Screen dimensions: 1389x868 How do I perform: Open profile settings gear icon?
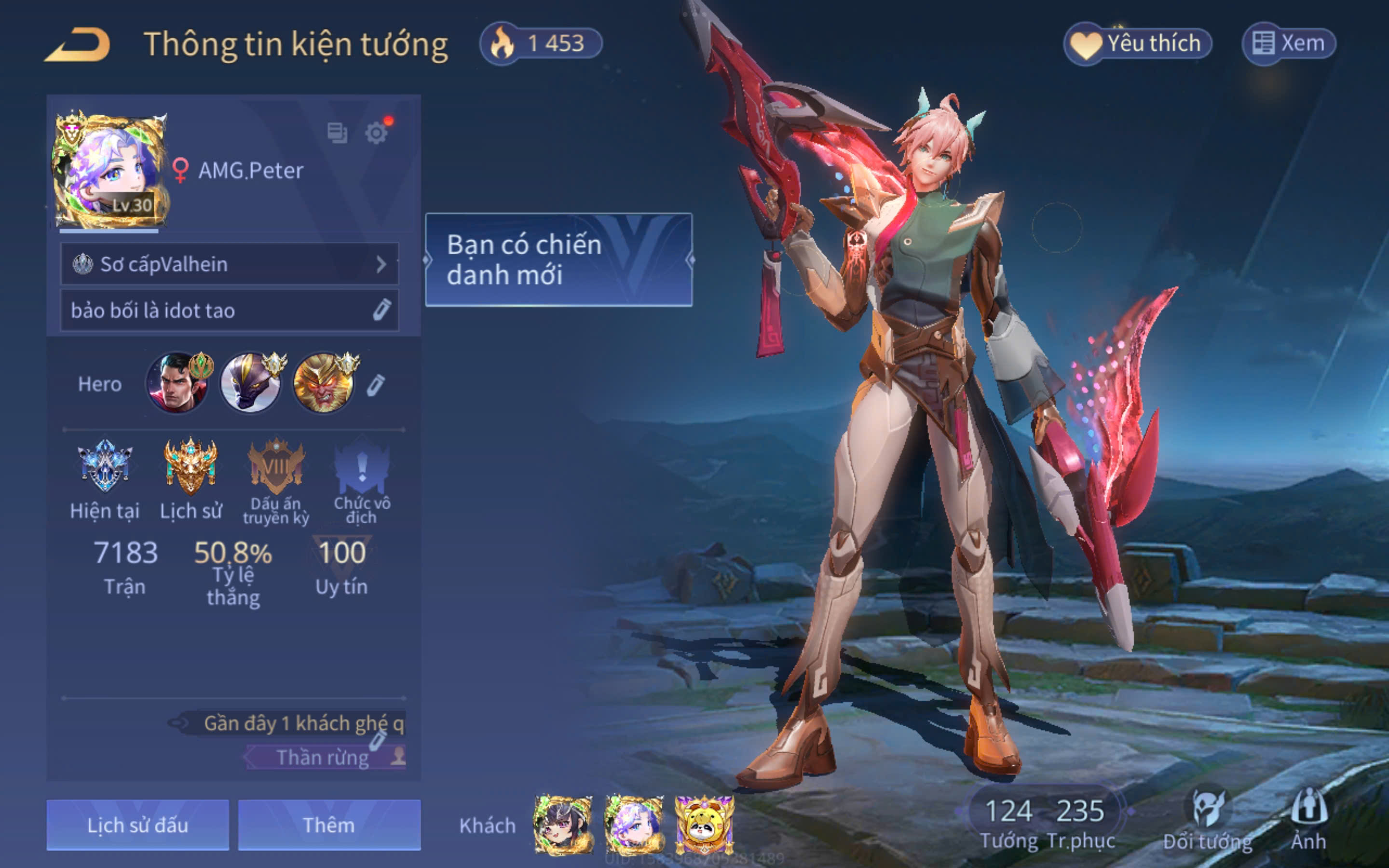pos(377,133)
